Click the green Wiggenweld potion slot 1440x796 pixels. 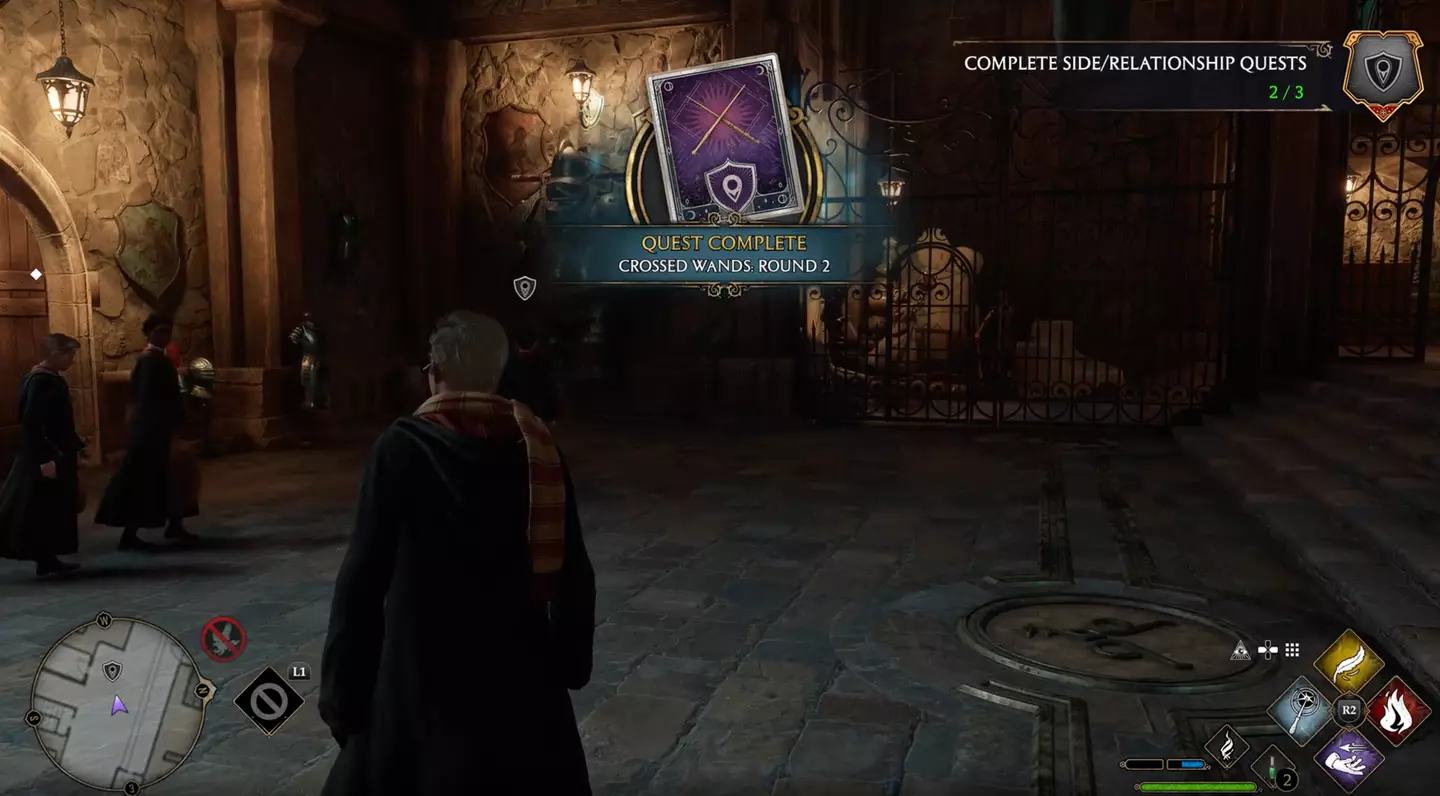pos(1274,768)
